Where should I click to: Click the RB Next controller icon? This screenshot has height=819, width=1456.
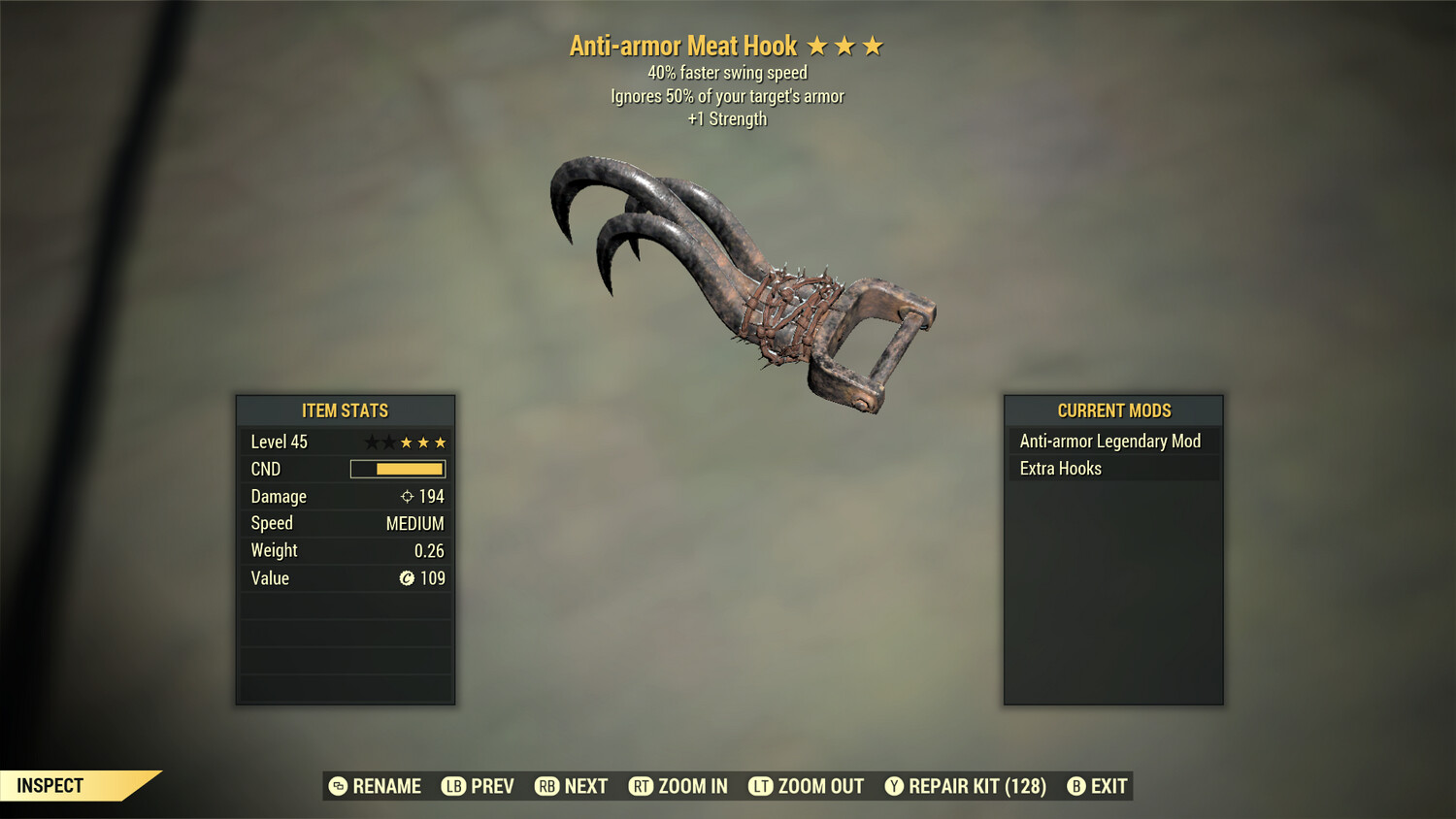pos(546,786)
